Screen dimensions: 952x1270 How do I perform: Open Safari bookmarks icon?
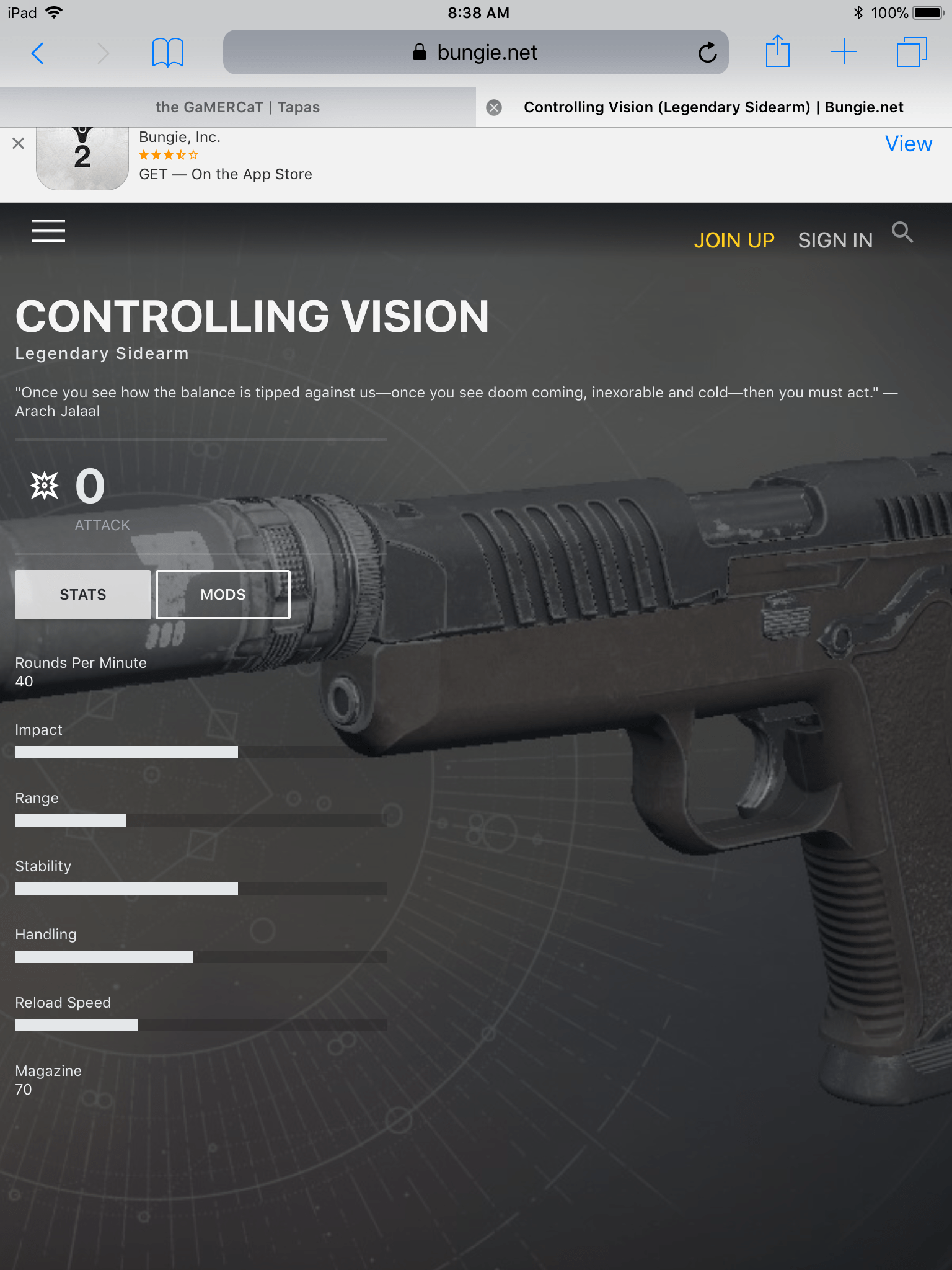click(x=167, y=53)
